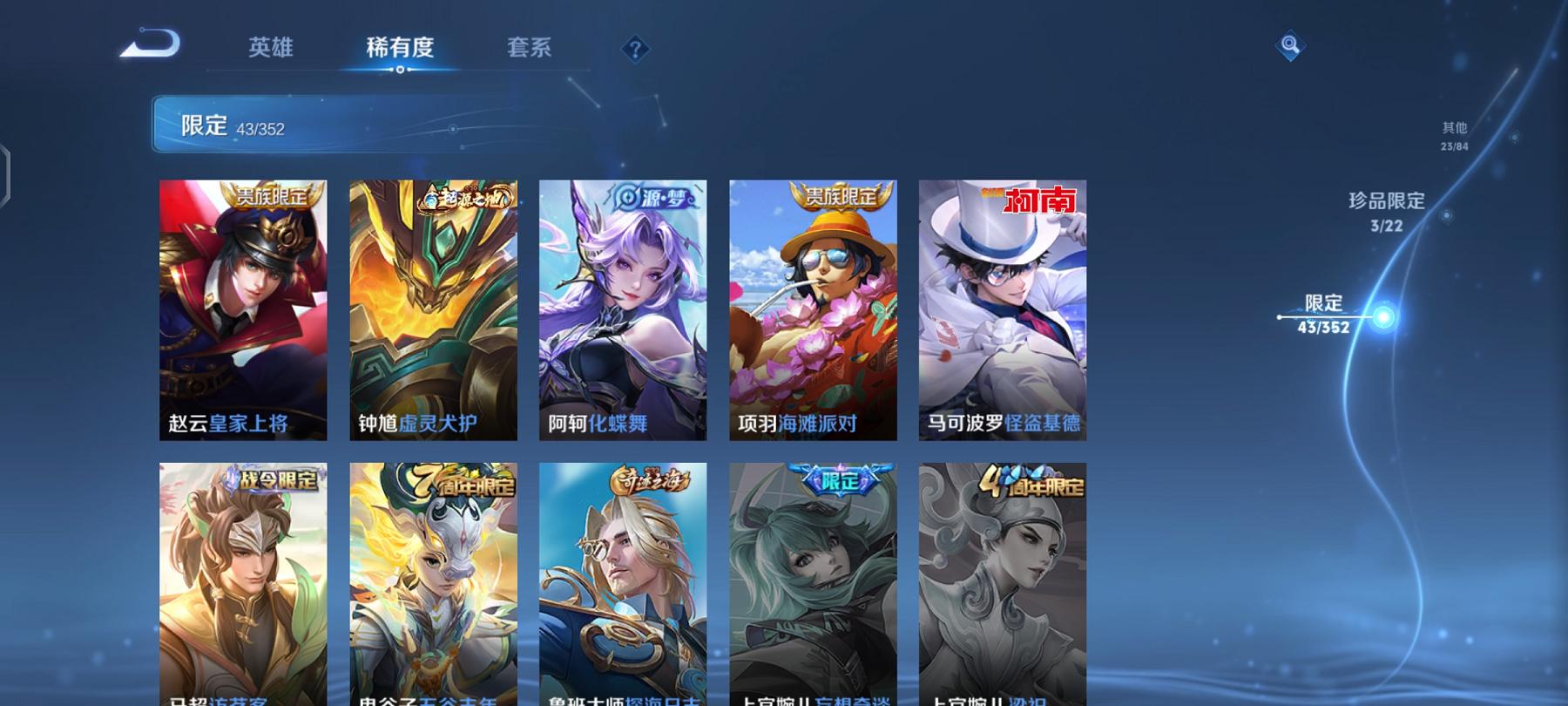The image size is (1568, 706).
Task: Switch to the 英雄 tab
Action: (x=270, y=50)
